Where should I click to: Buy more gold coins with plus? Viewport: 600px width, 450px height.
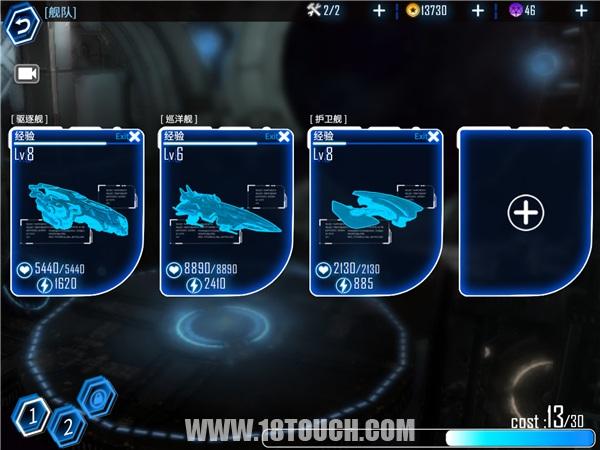pos(478,11)
